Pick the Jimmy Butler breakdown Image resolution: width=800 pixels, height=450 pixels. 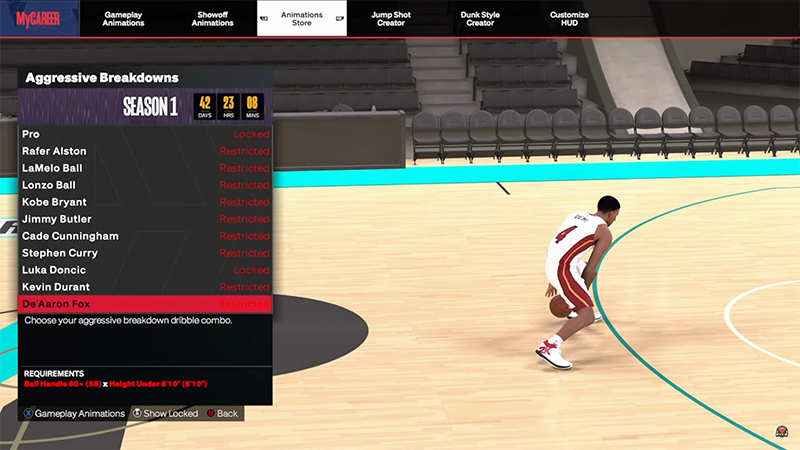tap(145, 219)
